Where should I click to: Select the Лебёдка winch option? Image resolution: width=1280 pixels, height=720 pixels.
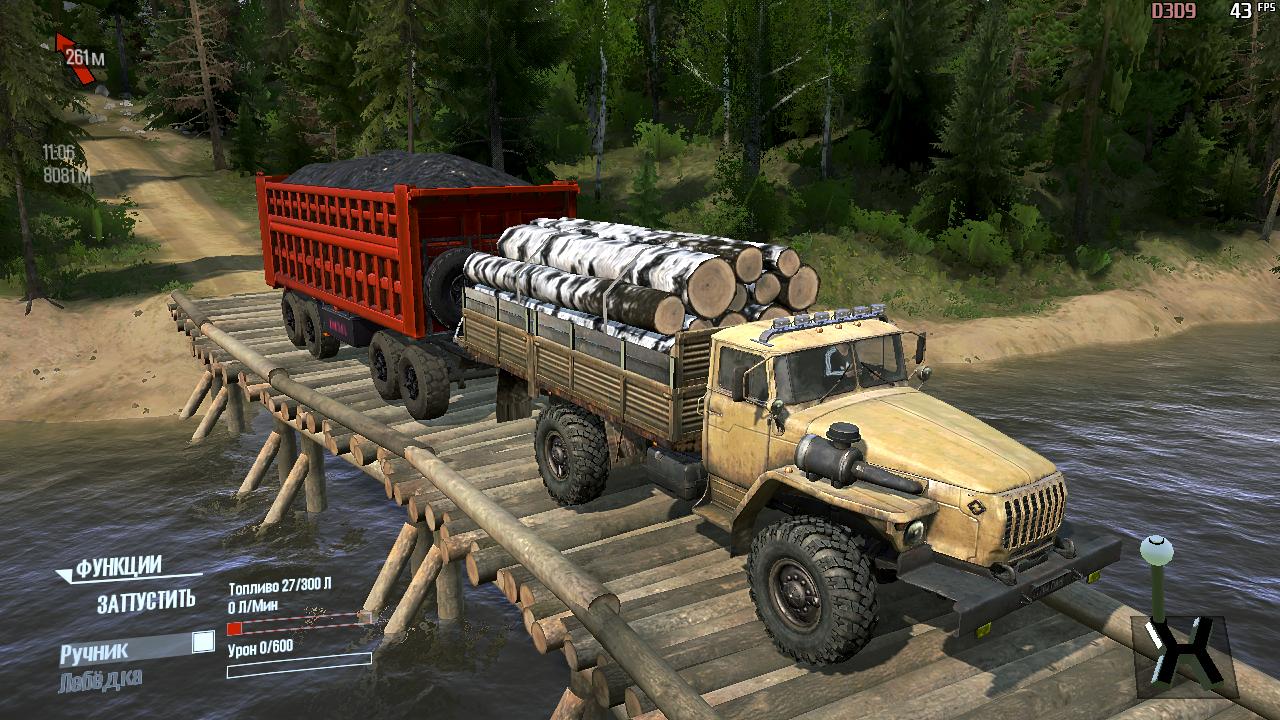100,679
